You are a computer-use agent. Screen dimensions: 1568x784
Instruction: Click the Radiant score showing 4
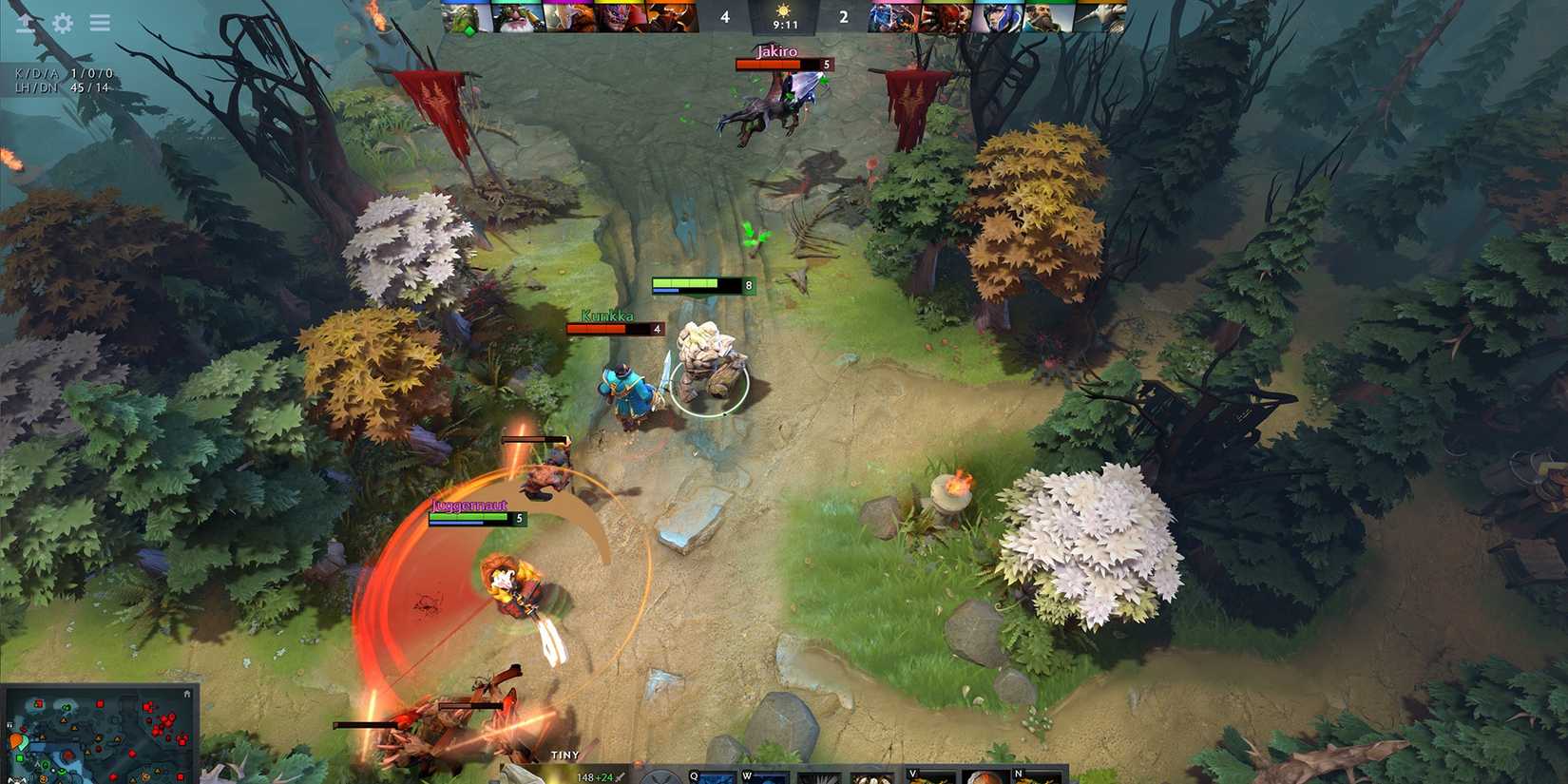point(725,16)
